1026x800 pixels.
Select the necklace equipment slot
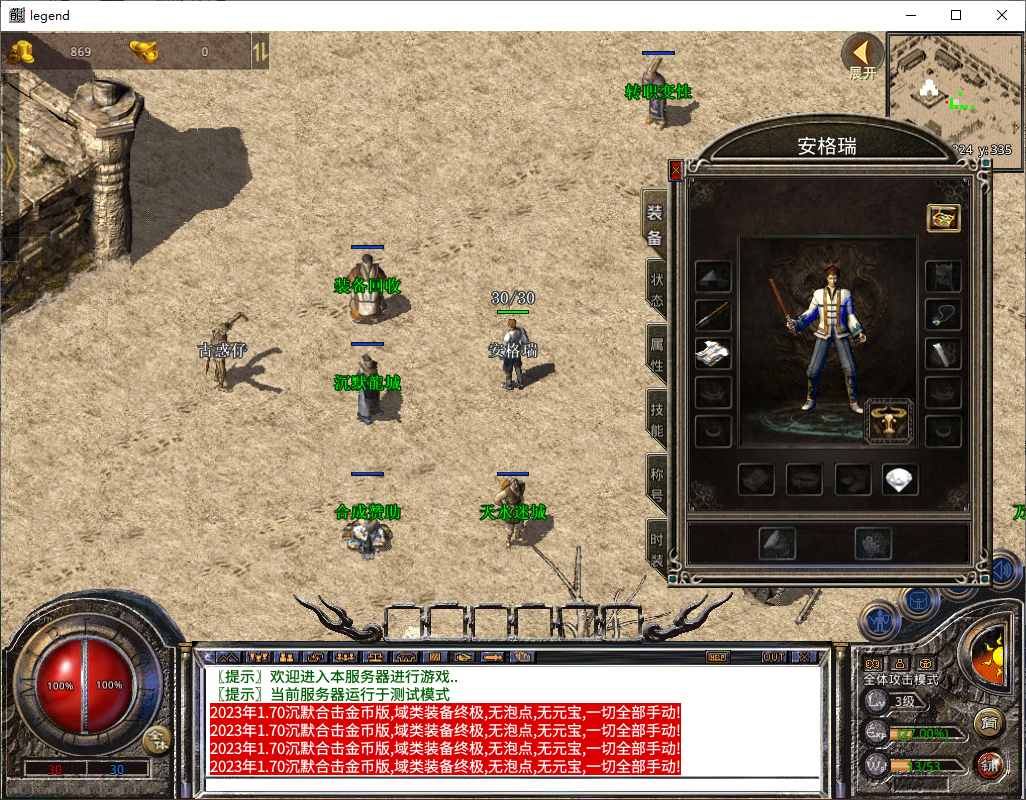943,314
